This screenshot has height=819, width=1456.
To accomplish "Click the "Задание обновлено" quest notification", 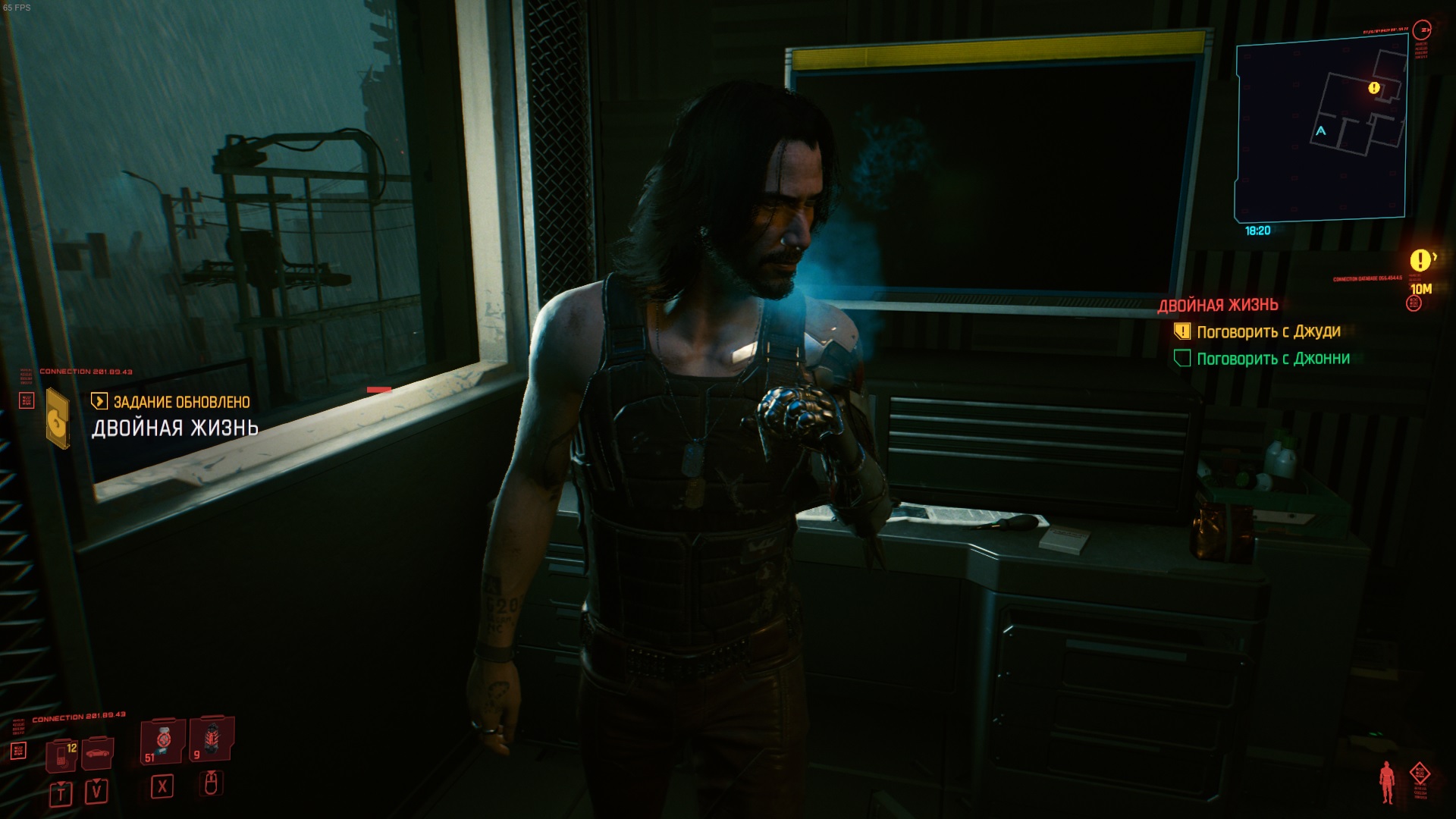I will pyautogui.click(x=181, y=402).
